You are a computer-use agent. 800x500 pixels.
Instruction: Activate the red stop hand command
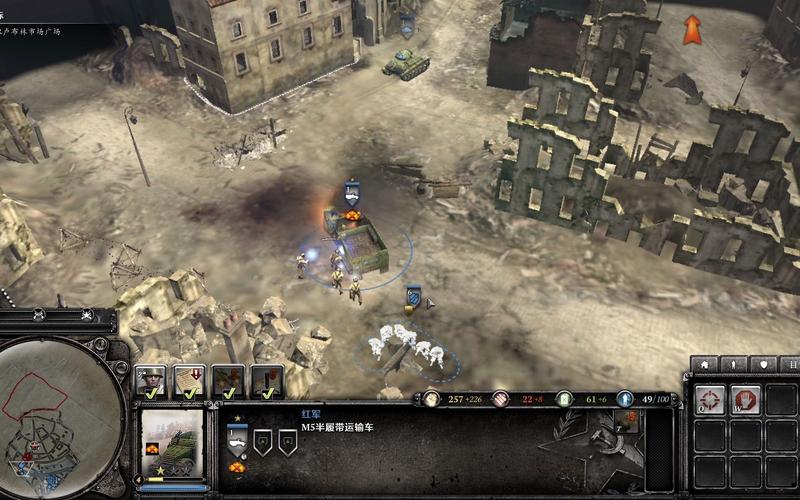[x=745, y=400]
